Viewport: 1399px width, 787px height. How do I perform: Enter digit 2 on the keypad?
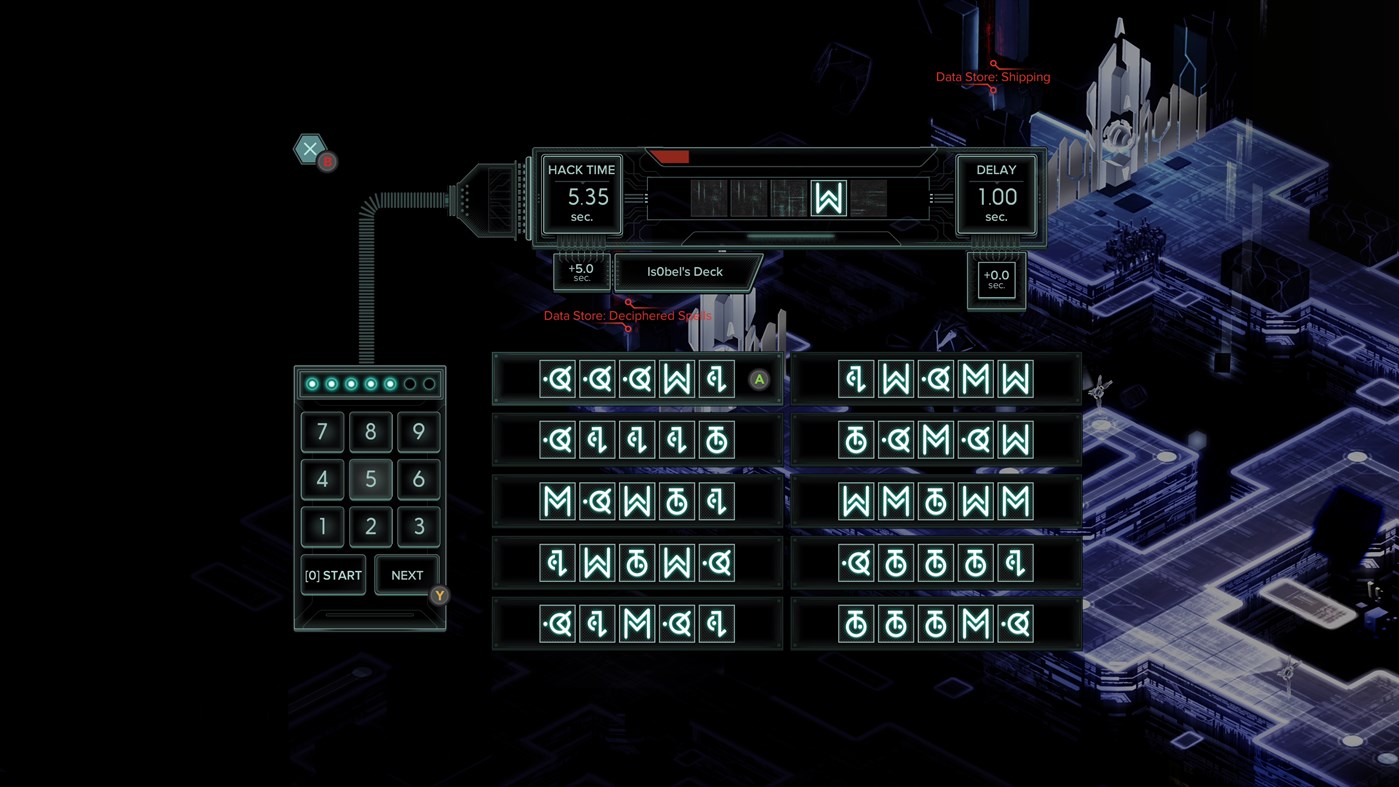click(x=370, y=527)
